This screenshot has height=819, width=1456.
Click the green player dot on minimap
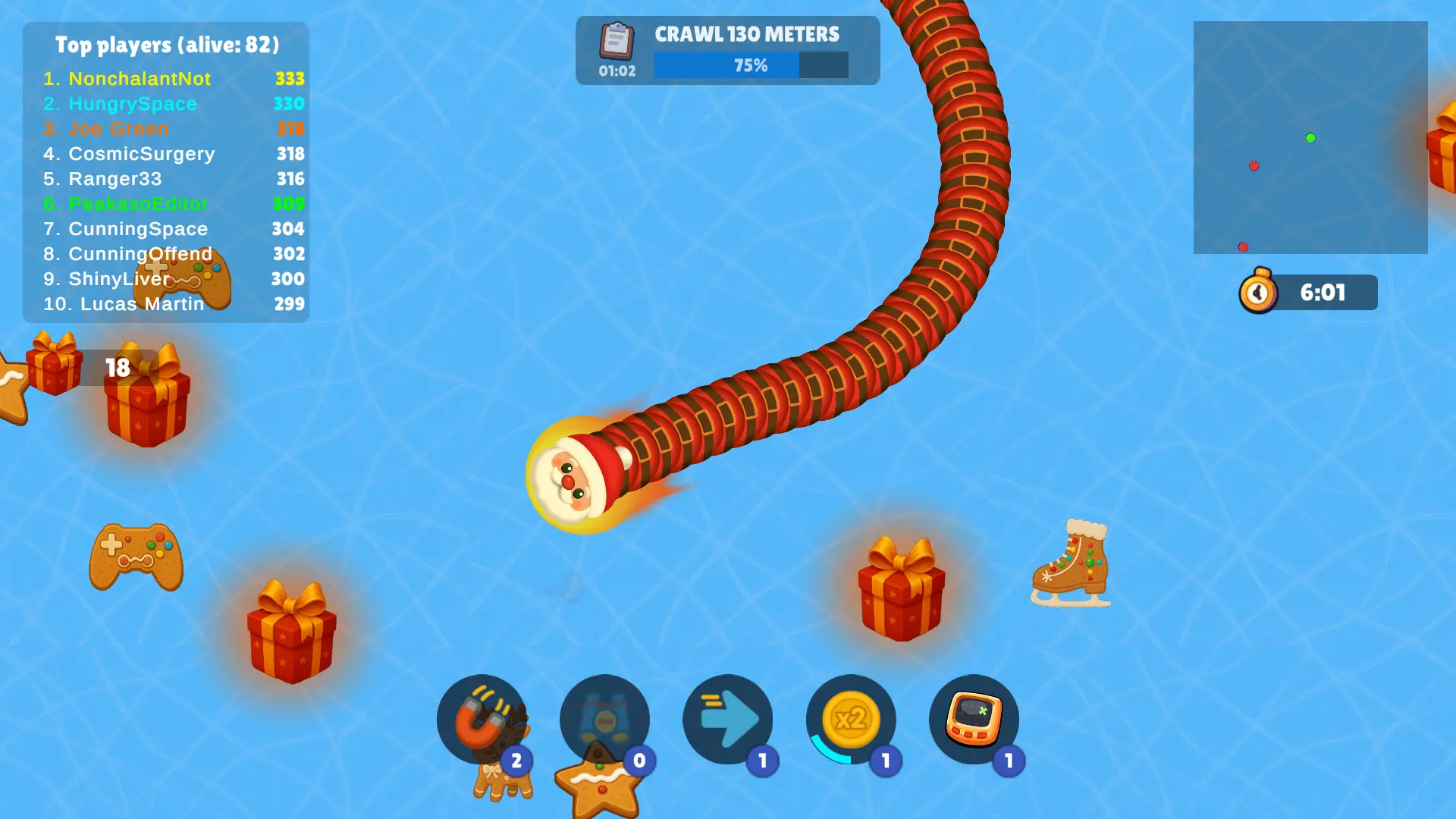click(x=1310, y=138)
